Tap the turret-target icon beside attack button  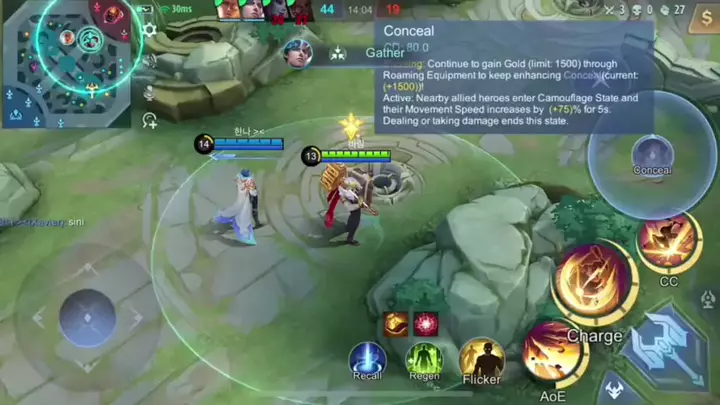(x=708, y=299)
